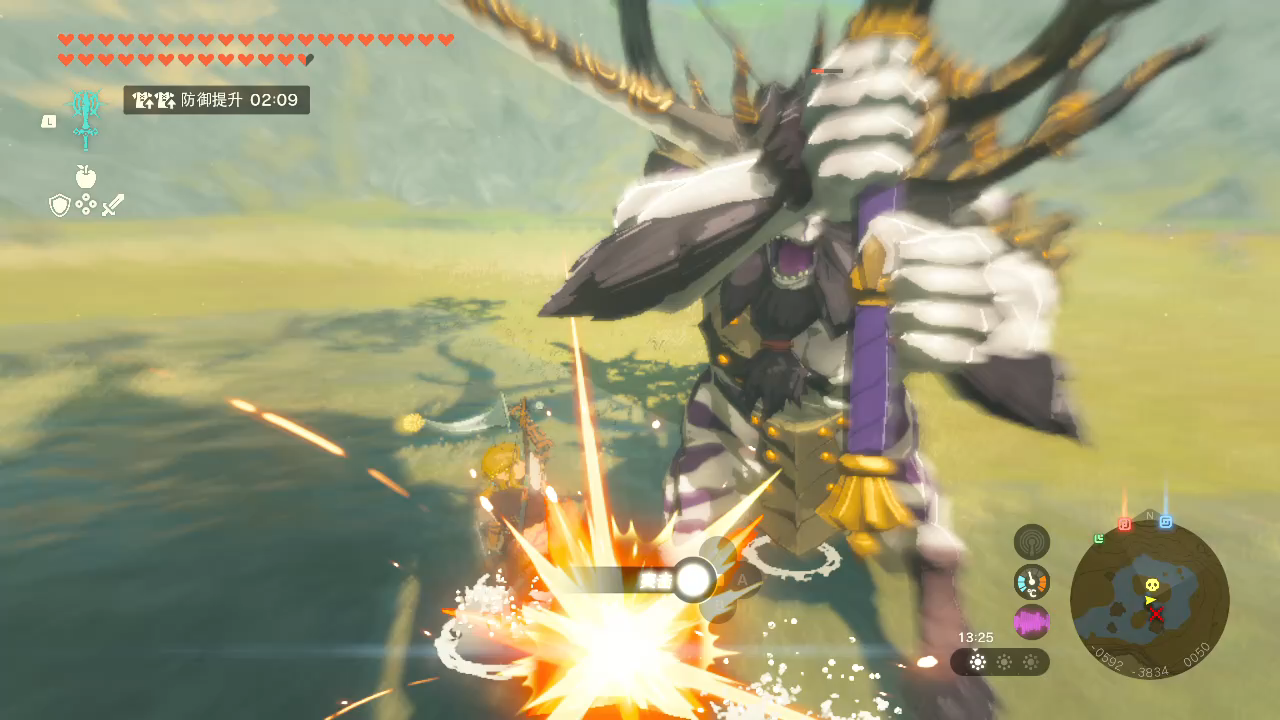Click the red shrine marker above minimap
The image size is (1280, 720).
pos(1124,524)
